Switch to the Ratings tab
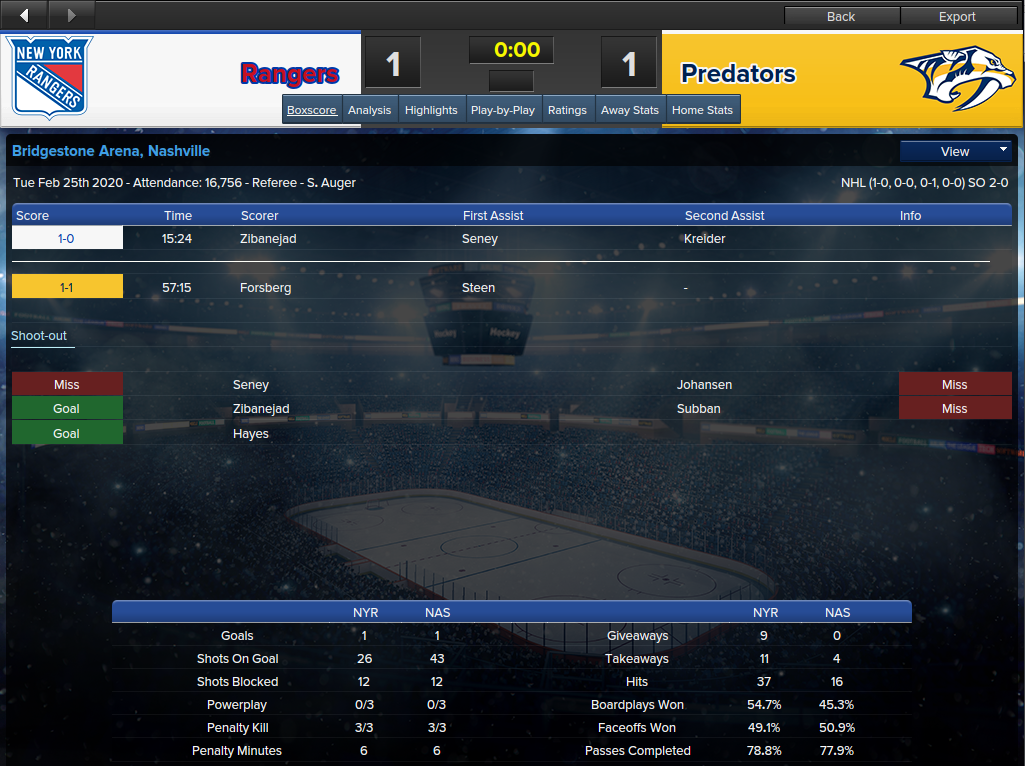1025x766 pixels. 567,110
